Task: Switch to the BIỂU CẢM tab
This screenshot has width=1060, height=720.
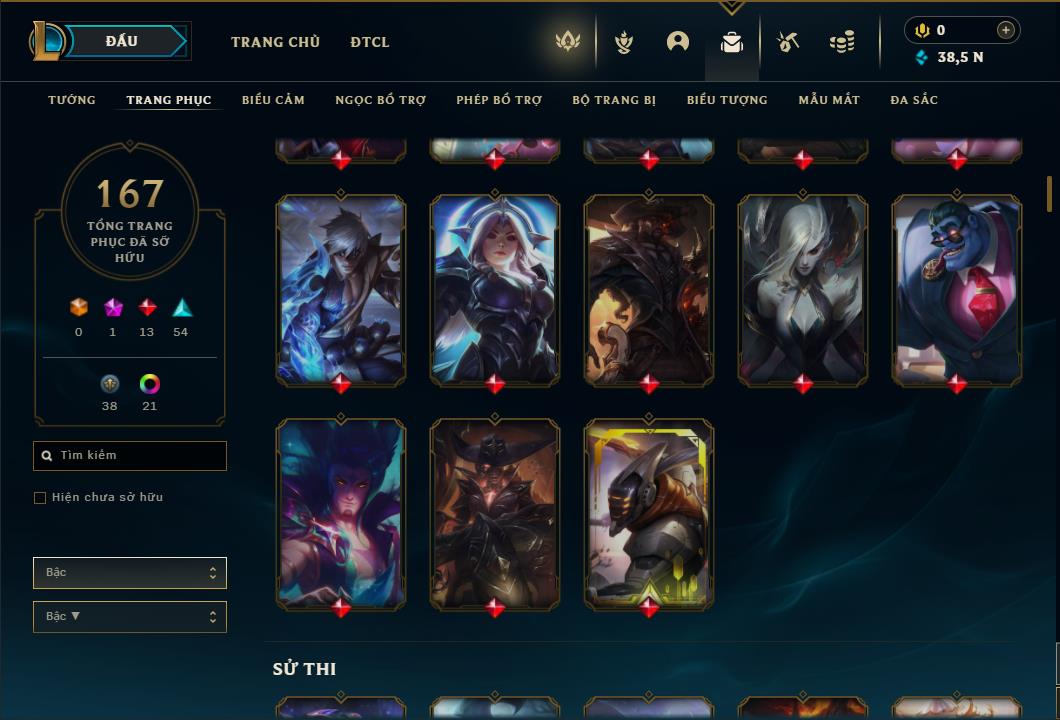Action: (x=273, y=100)
